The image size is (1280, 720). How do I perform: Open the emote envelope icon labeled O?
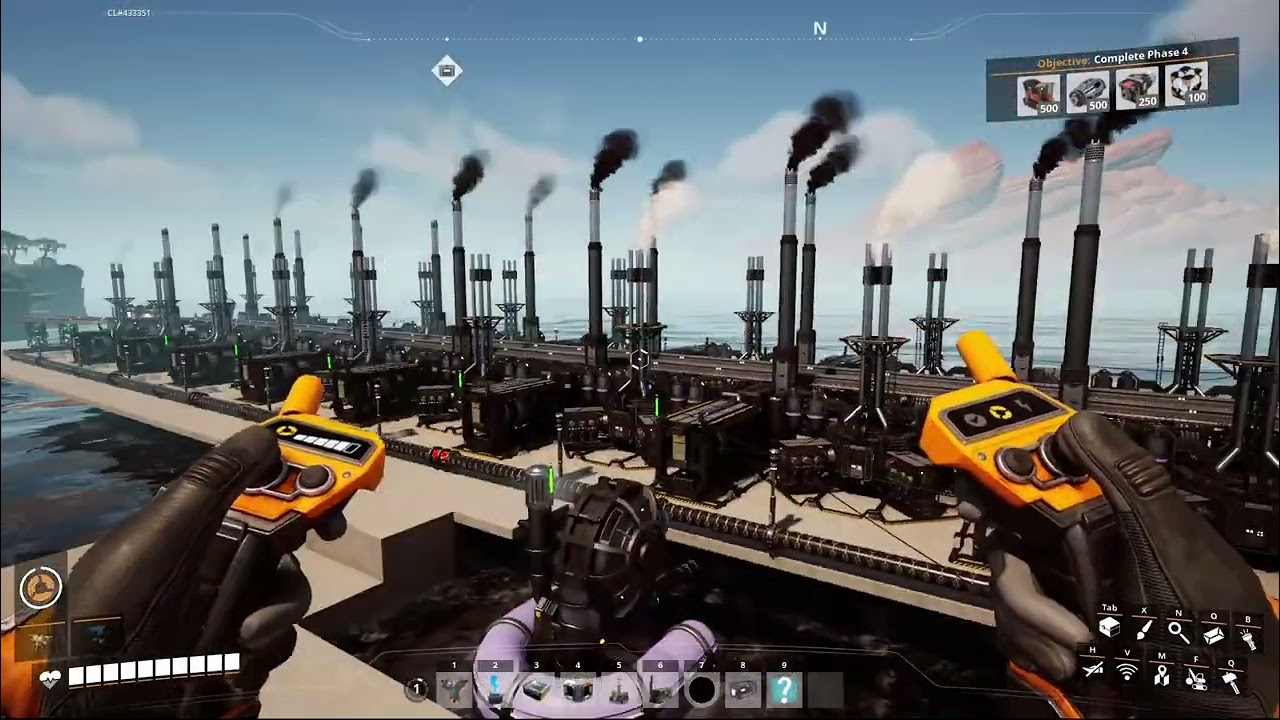(x=1215, y=634)
